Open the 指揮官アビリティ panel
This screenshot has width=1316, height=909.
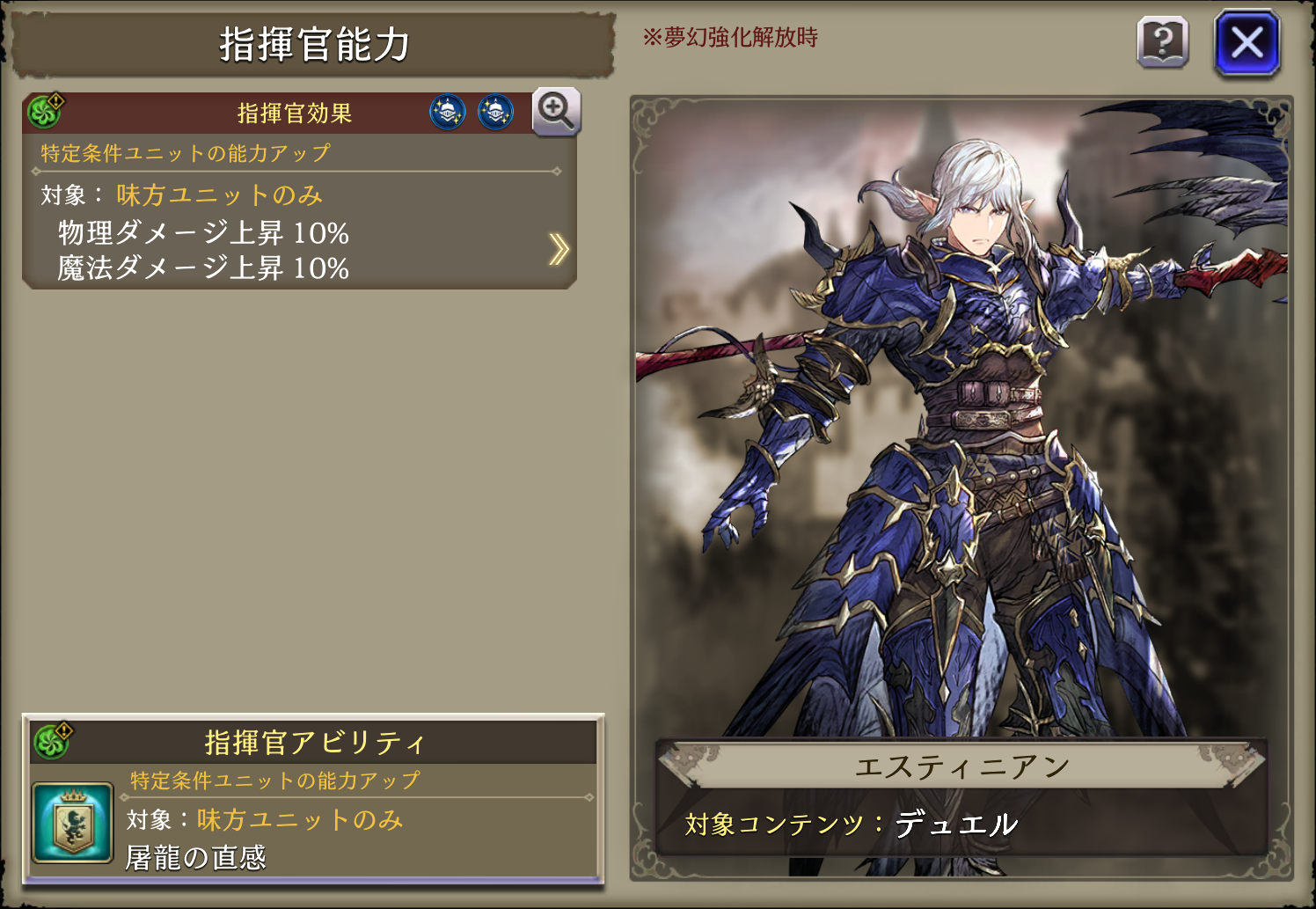click(x=313, y=743)
